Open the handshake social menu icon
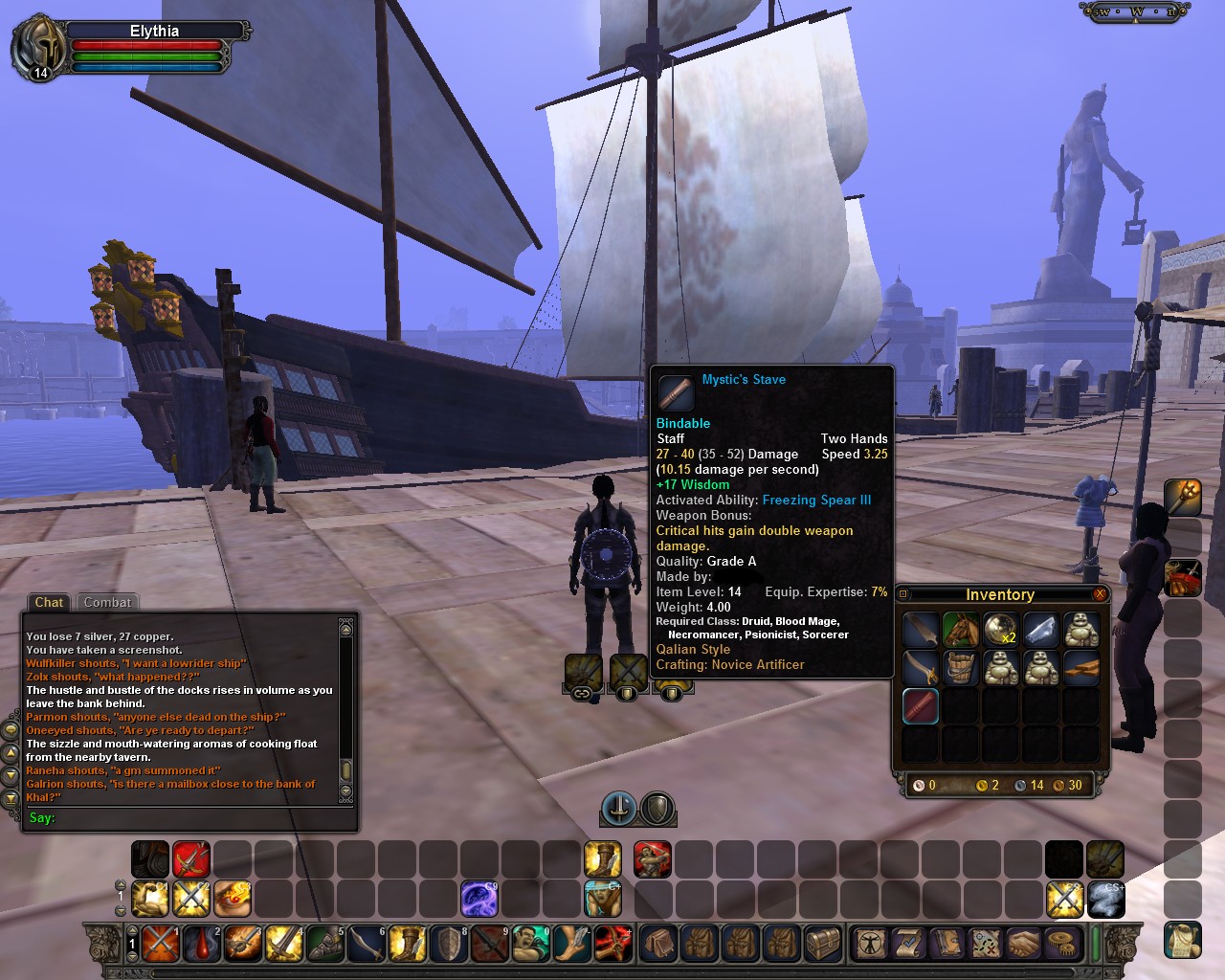Image resolution: width=1225 pixels, height=980 pixels. pyautogui.click(x=1023, y=944)
